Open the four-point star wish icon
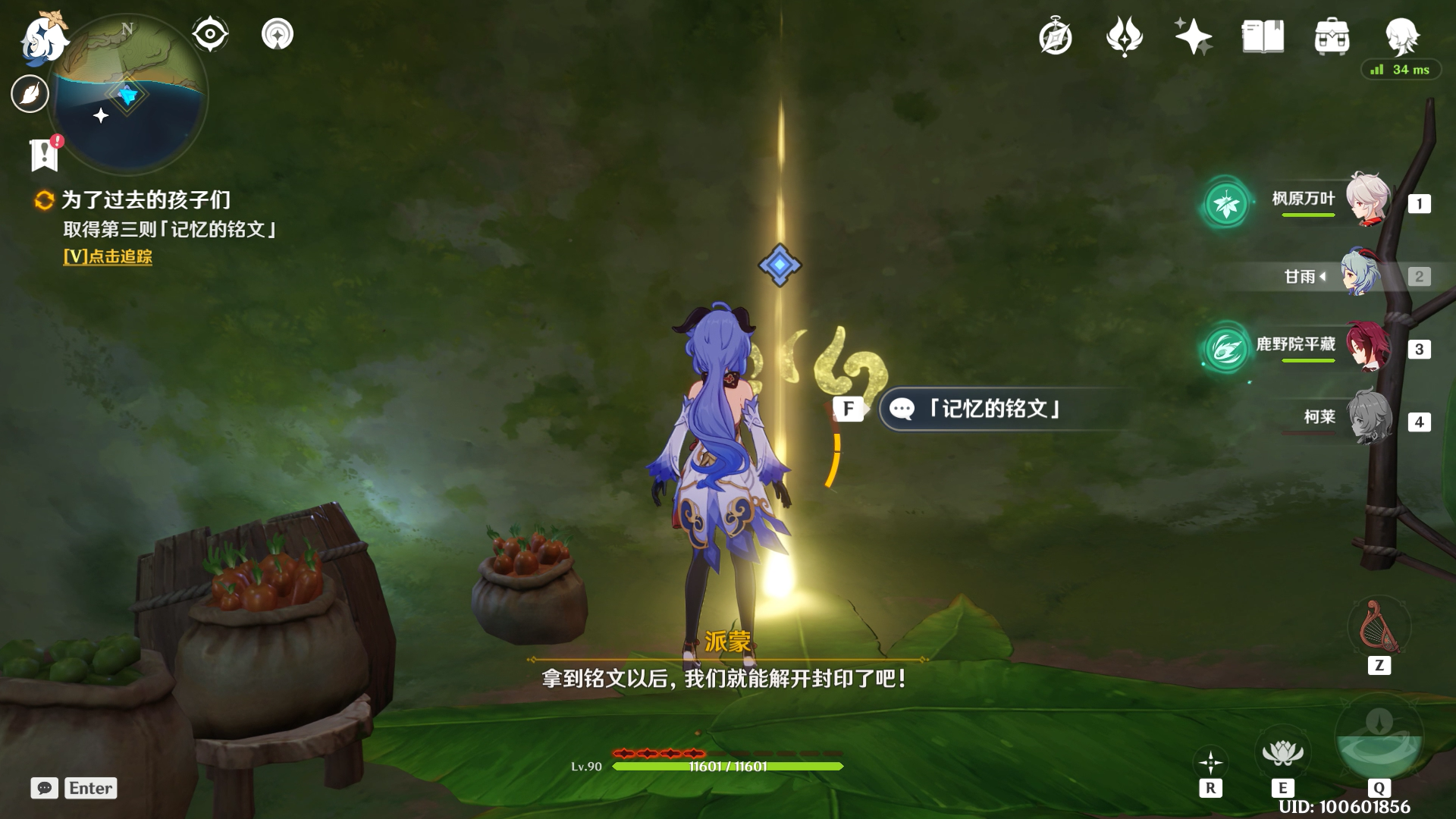The image size is (1456, 819). tap(1193, 36)
